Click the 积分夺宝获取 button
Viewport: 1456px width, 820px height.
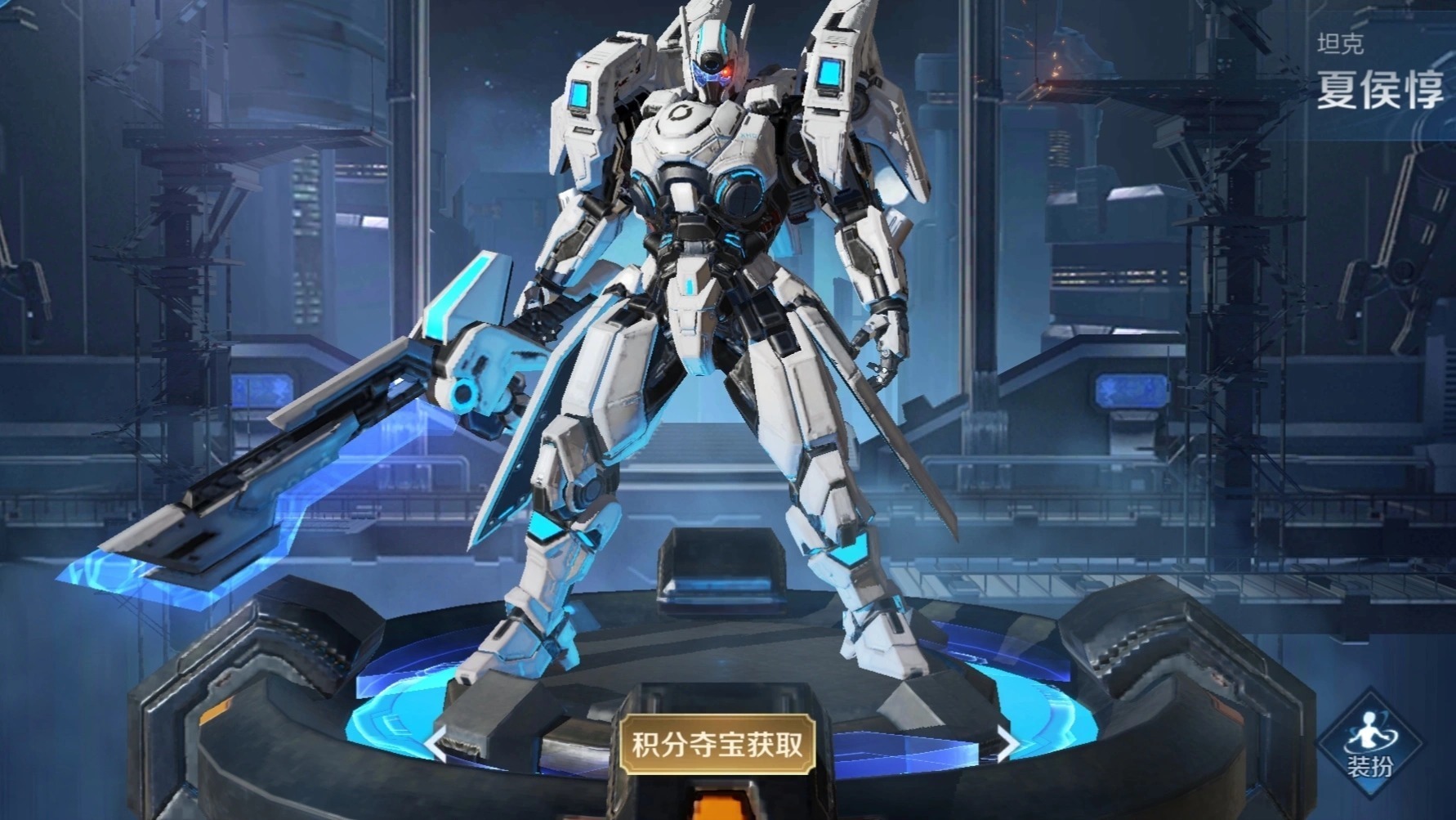717,745
